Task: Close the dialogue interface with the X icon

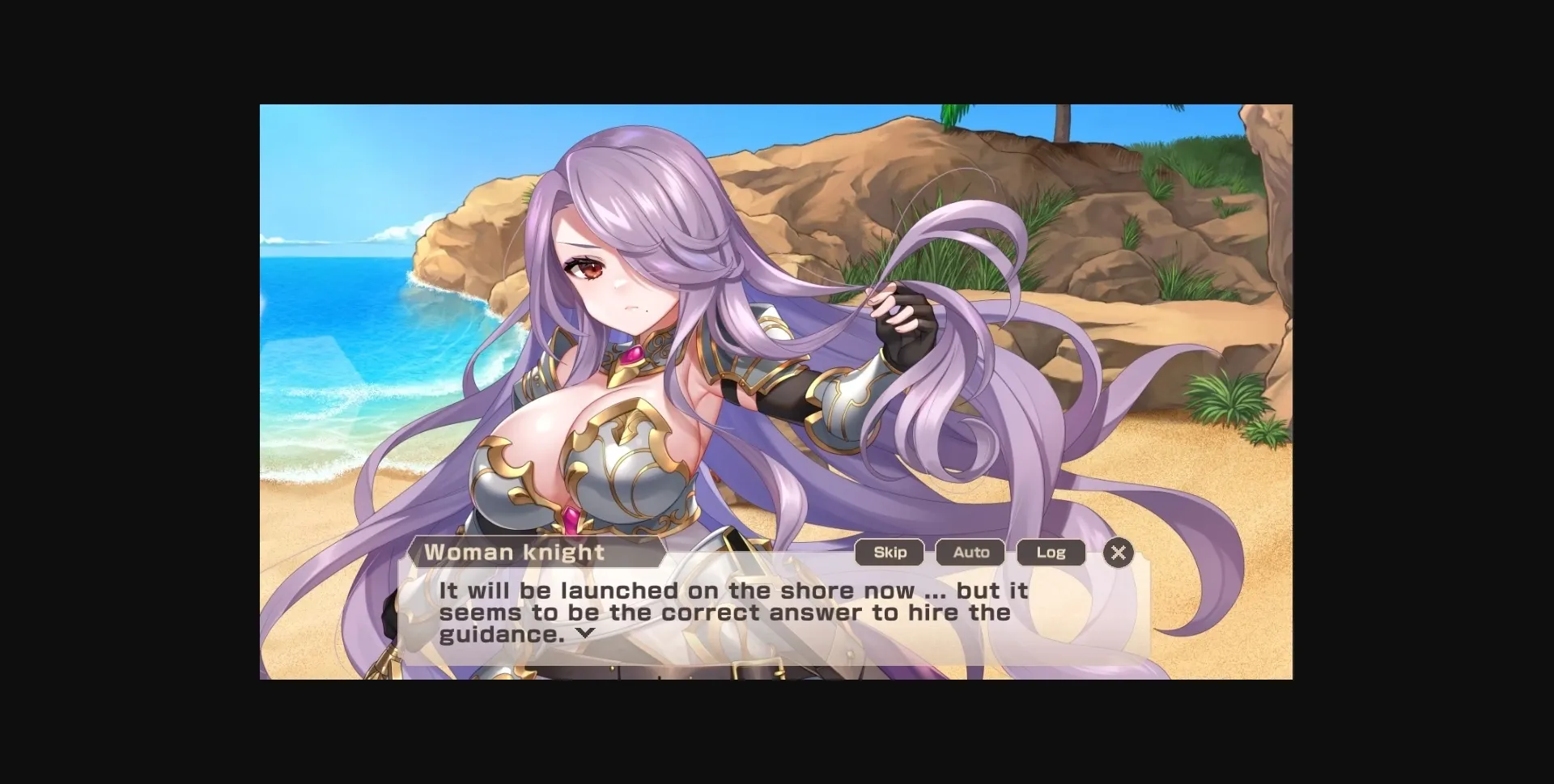Action: point(1119,553)
